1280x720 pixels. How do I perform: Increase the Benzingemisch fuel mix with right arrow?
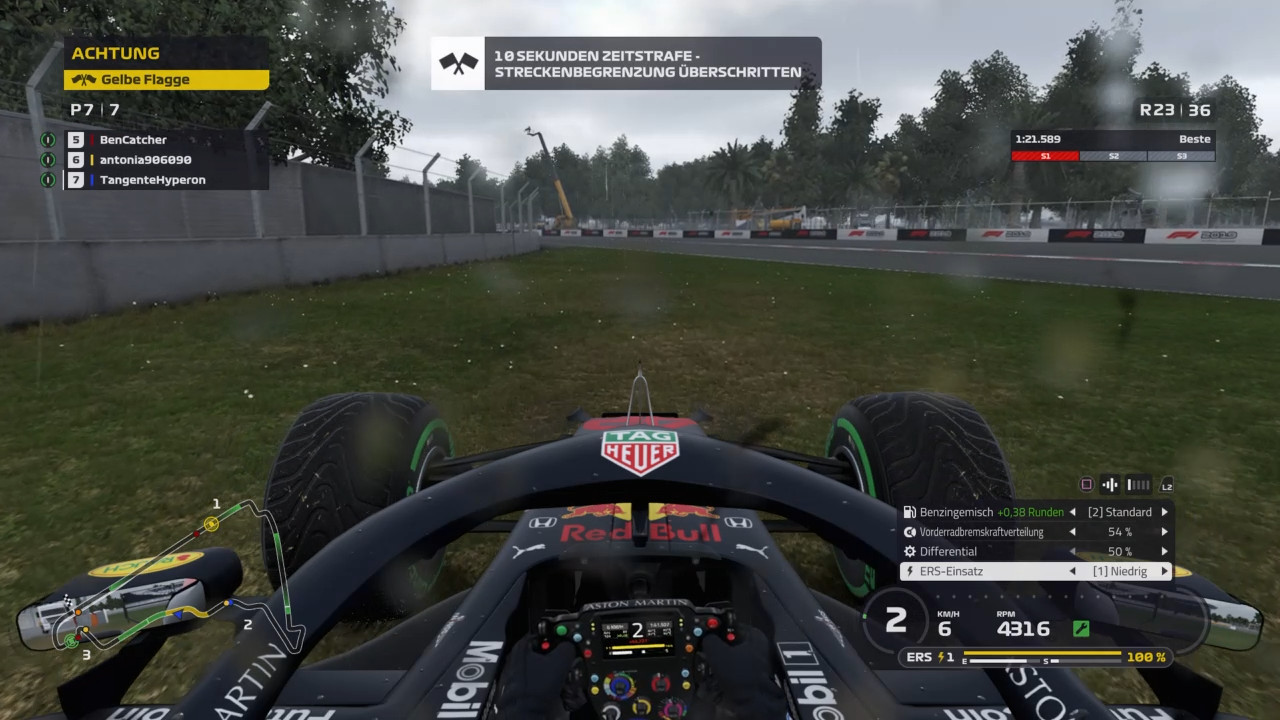pyautogui.click(x=1164, y=512)
